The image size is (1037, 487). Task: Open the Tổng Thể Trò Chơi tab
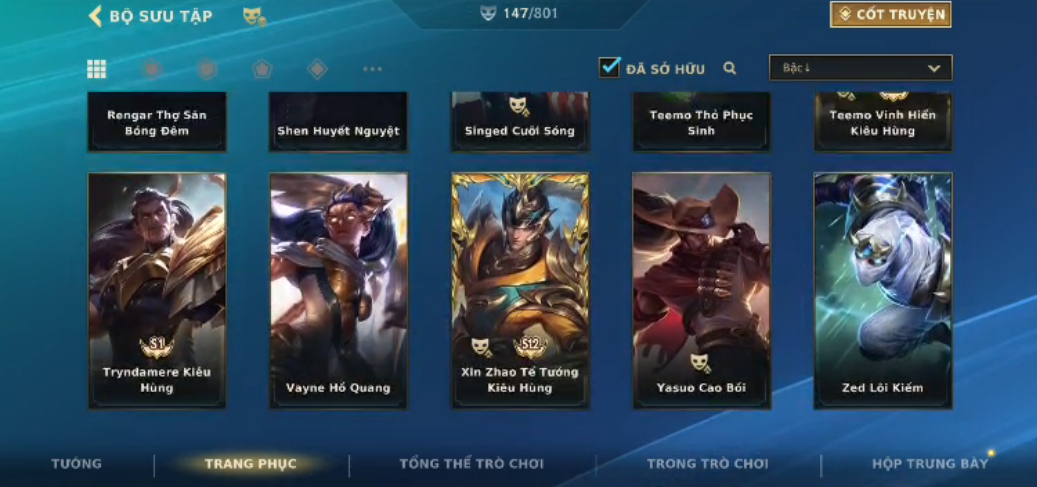(x=471, y=464)
